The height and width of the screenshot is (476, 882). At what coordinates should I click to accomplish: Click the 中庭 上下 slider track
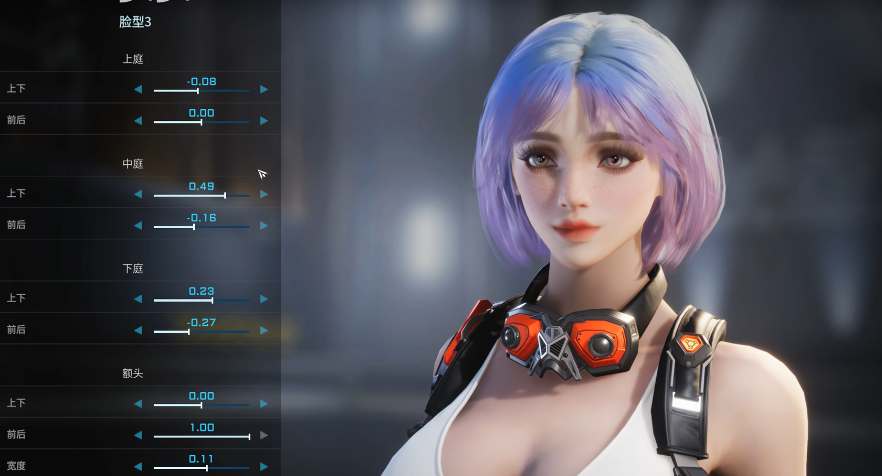point(201,195)
